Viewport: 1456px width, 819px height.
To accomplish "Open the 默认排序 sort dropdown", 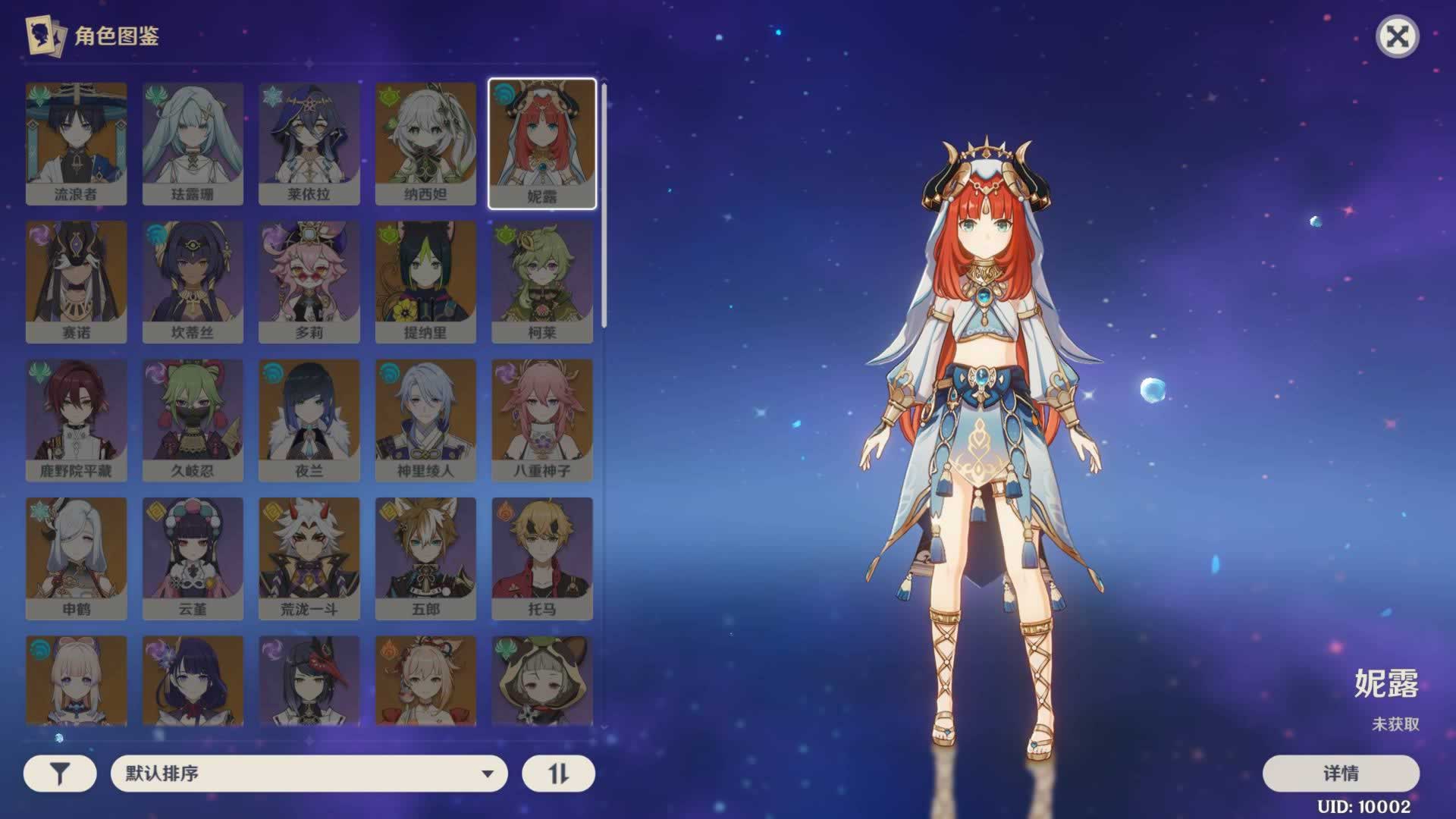I will click(309, 773).
